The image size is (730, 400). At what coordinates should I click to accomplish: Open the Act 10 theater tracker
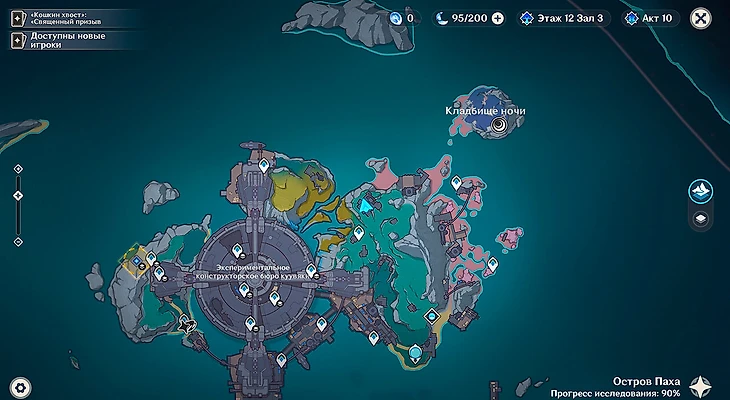(648, 18)
